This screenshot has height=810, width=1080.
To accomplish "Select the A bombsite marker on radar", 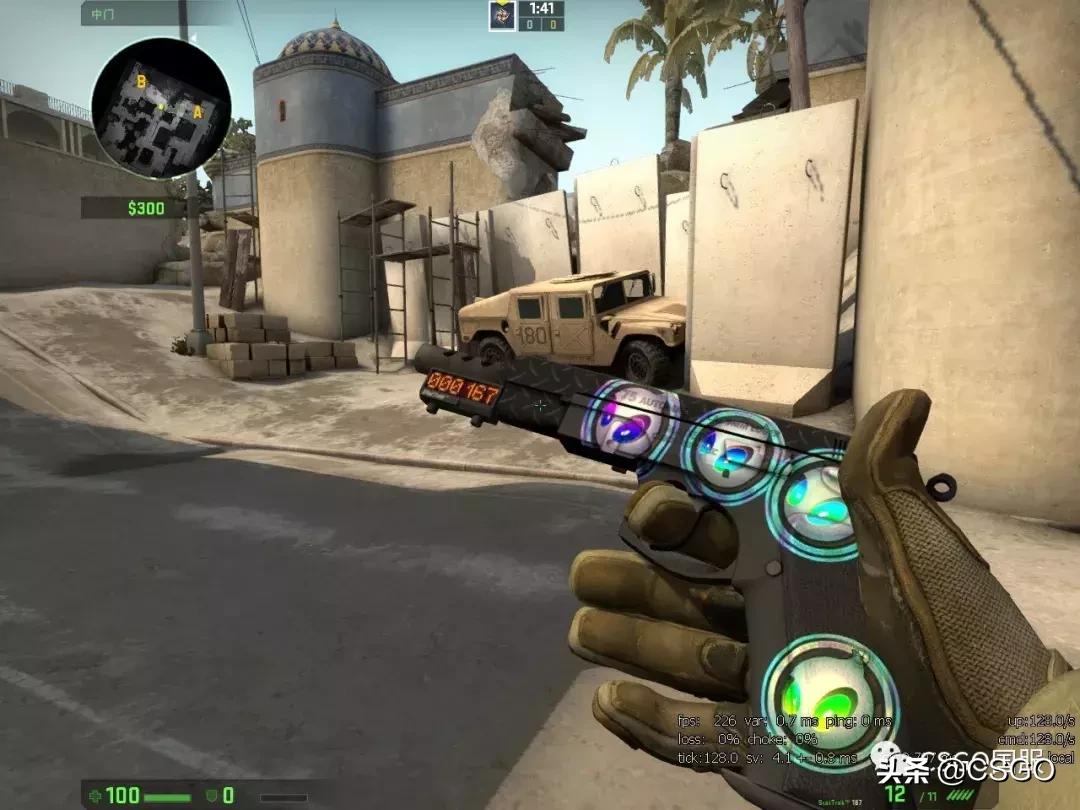I will 198,112.
